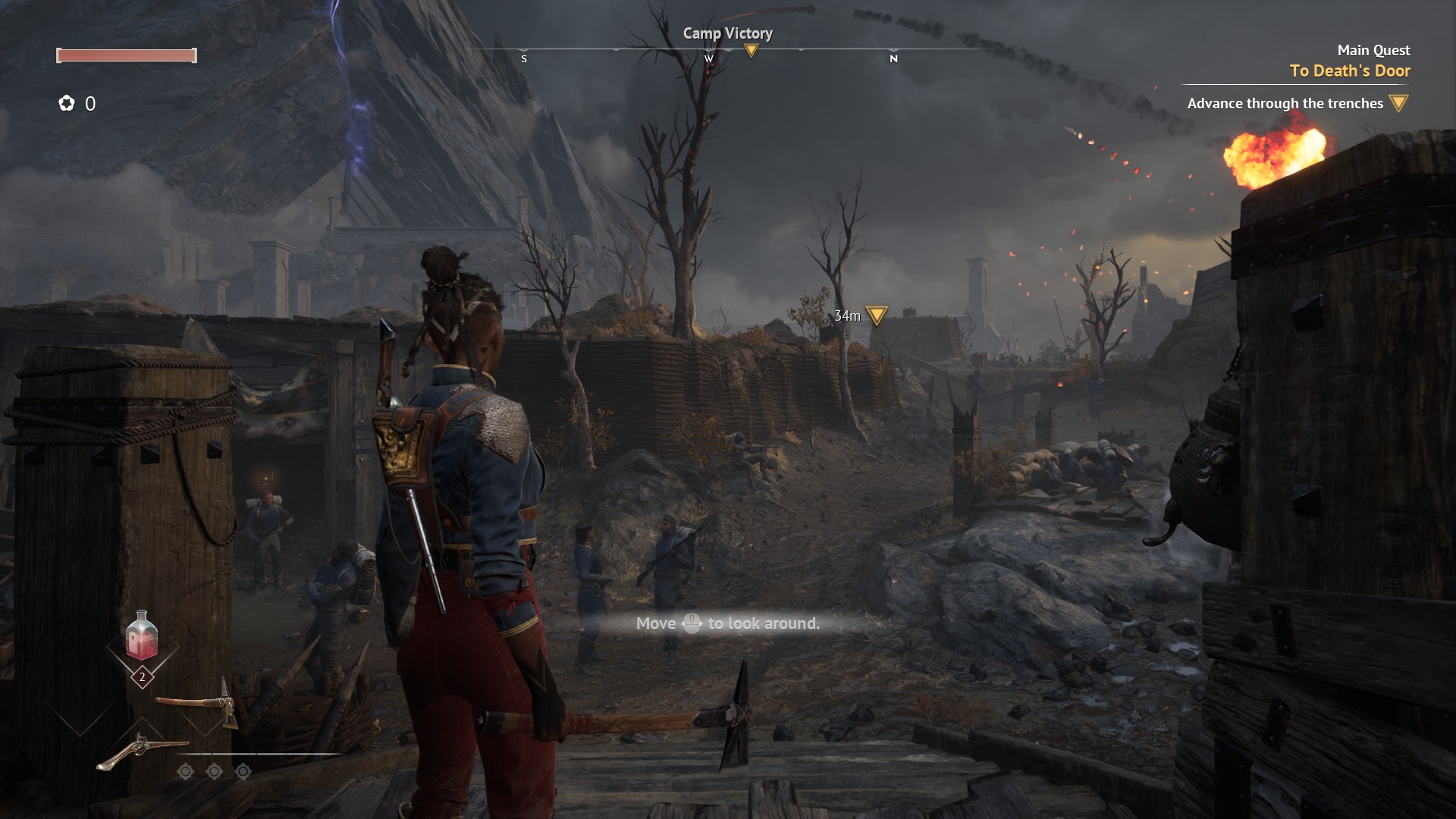Image resolution: width=1456 pixels, height=819 pixels.
Task: Click the axe weapon icon
Action: point(199,702)
